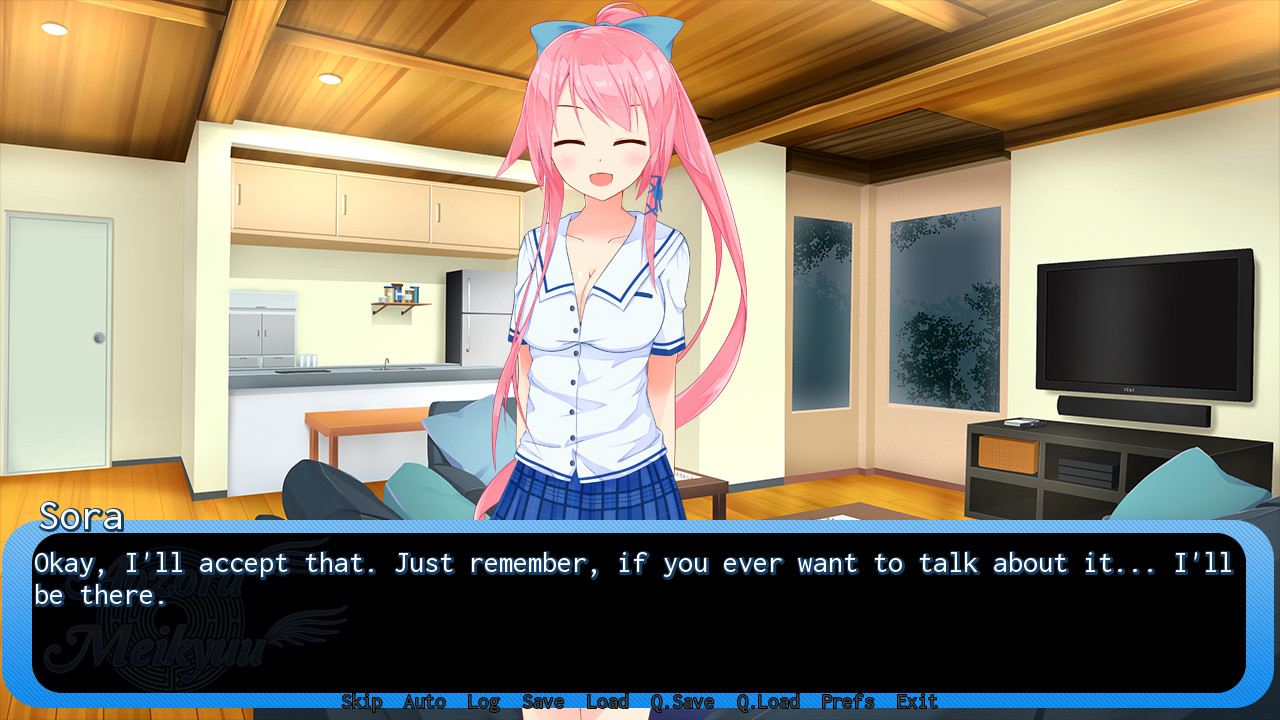Open the dialogue Log history
Image resolution: width=1280 pixels, height=720 pixels.
[x=484, y=701]
